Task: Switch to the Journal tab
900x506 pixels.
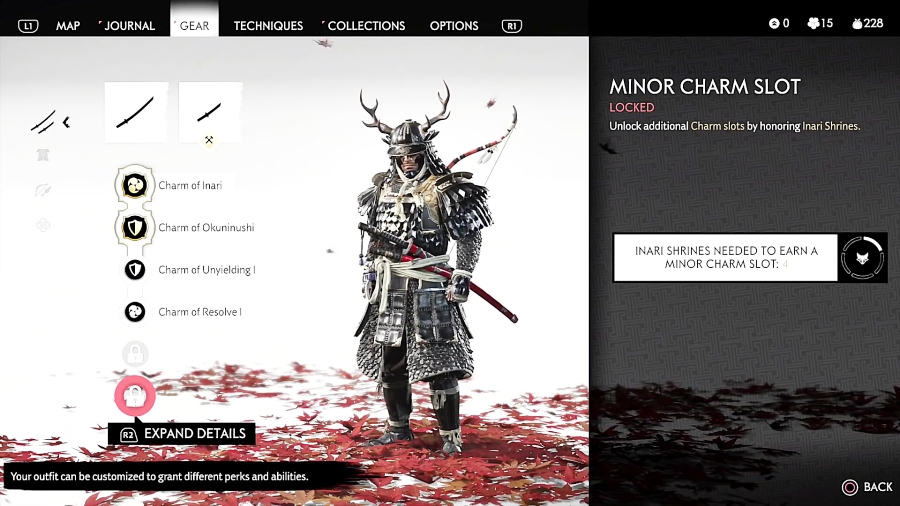Action: [x=129, y=25]
